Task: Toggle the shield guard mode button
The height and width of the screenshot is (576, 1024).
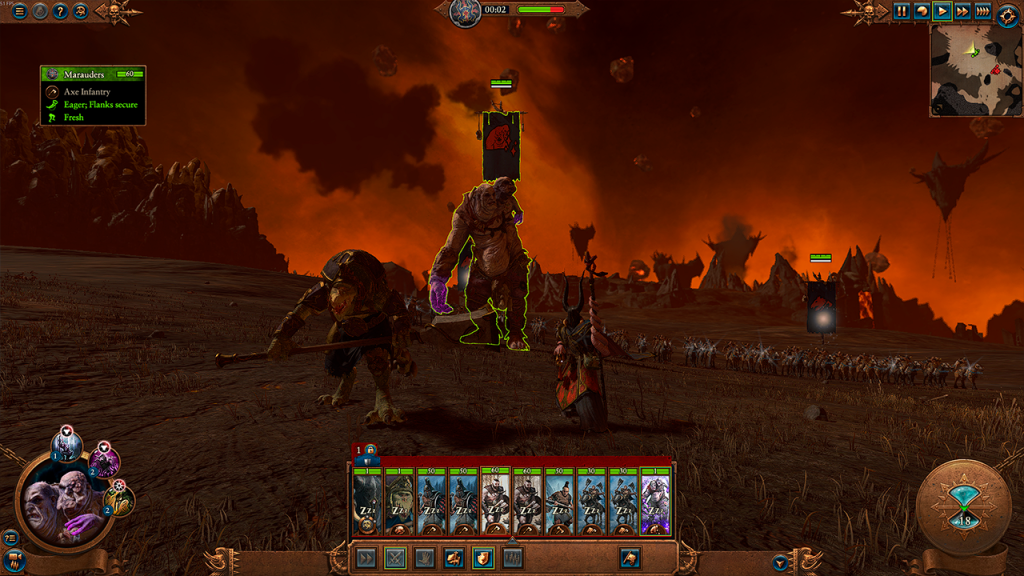Action: [x=483, y=558]
